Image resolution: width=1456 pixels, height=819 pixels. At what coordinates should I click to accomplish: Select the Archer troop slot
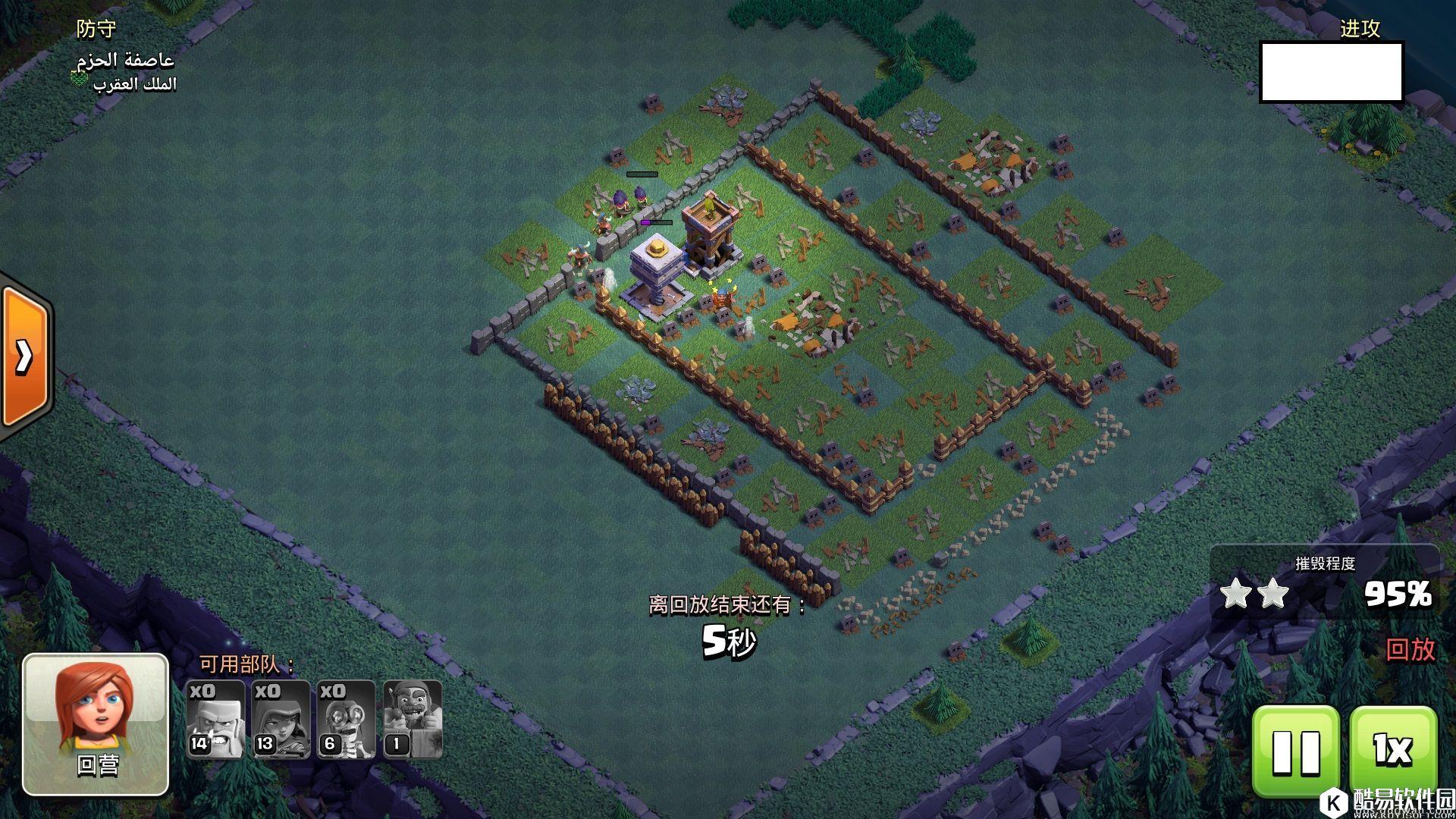(281, 719)
